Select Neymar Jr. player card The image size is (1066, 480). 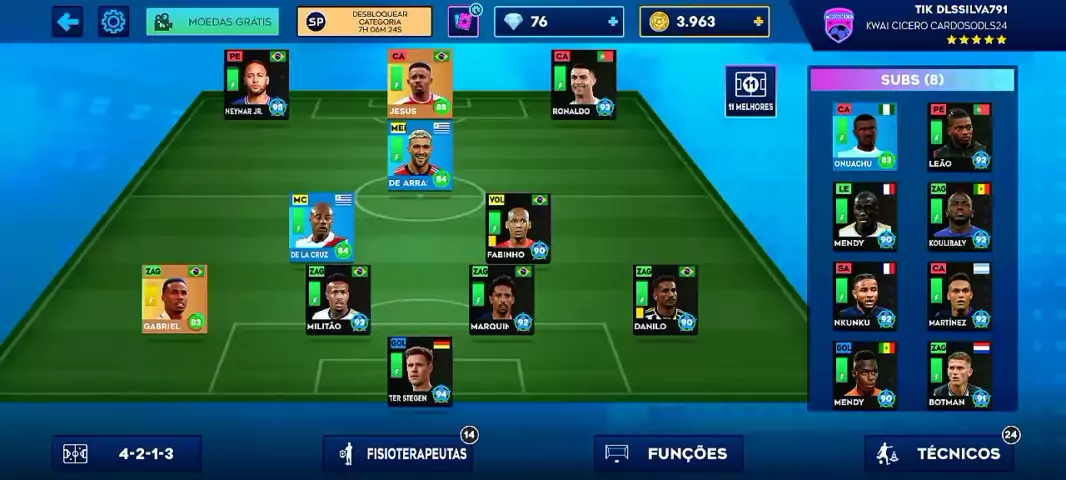coord(256,84)
